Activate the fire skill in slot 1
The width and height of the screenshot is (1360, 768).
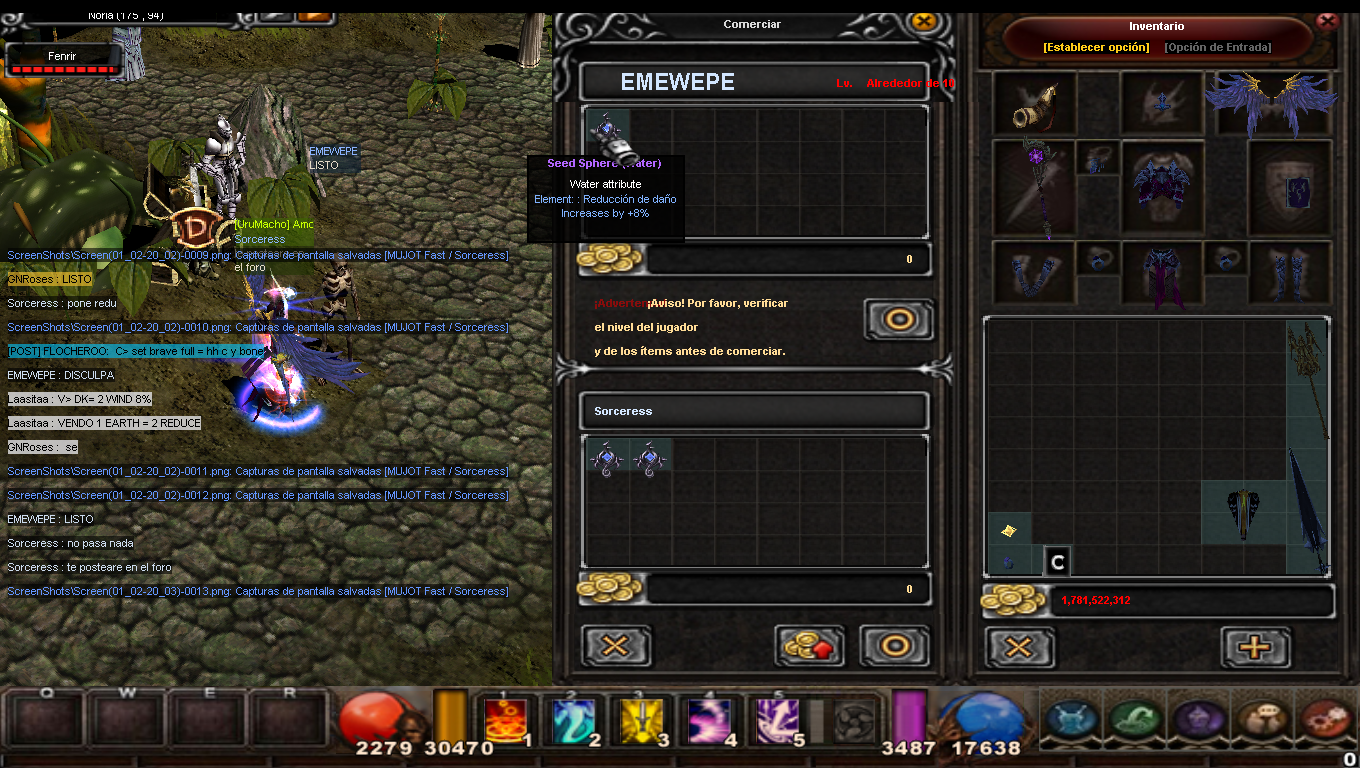click(x=505, y=720)
